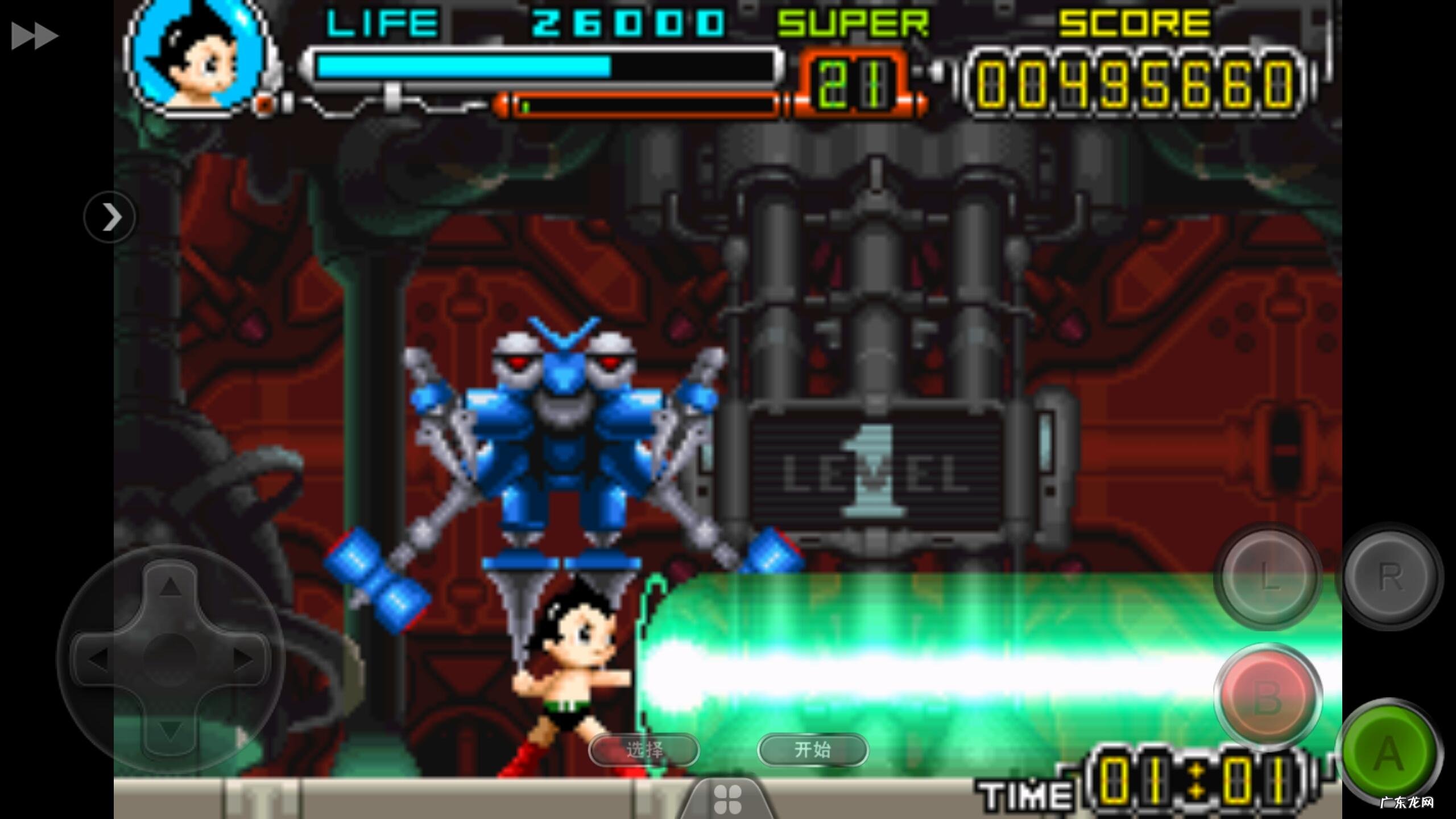Tap the D-pad right arrow

[243, 659]
